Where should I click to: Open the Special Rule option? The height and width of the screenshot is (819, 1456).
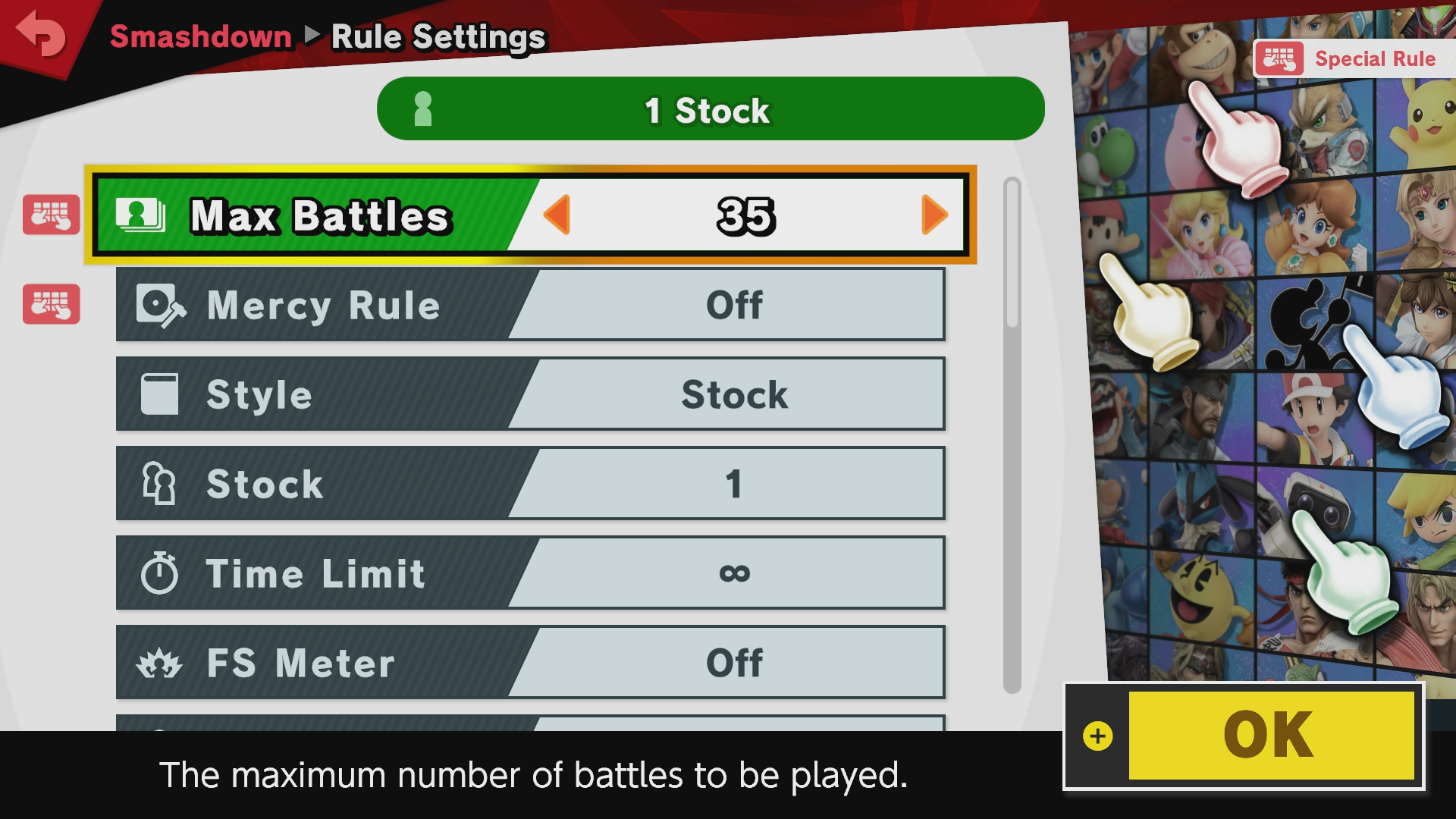tap(1353, 59)
